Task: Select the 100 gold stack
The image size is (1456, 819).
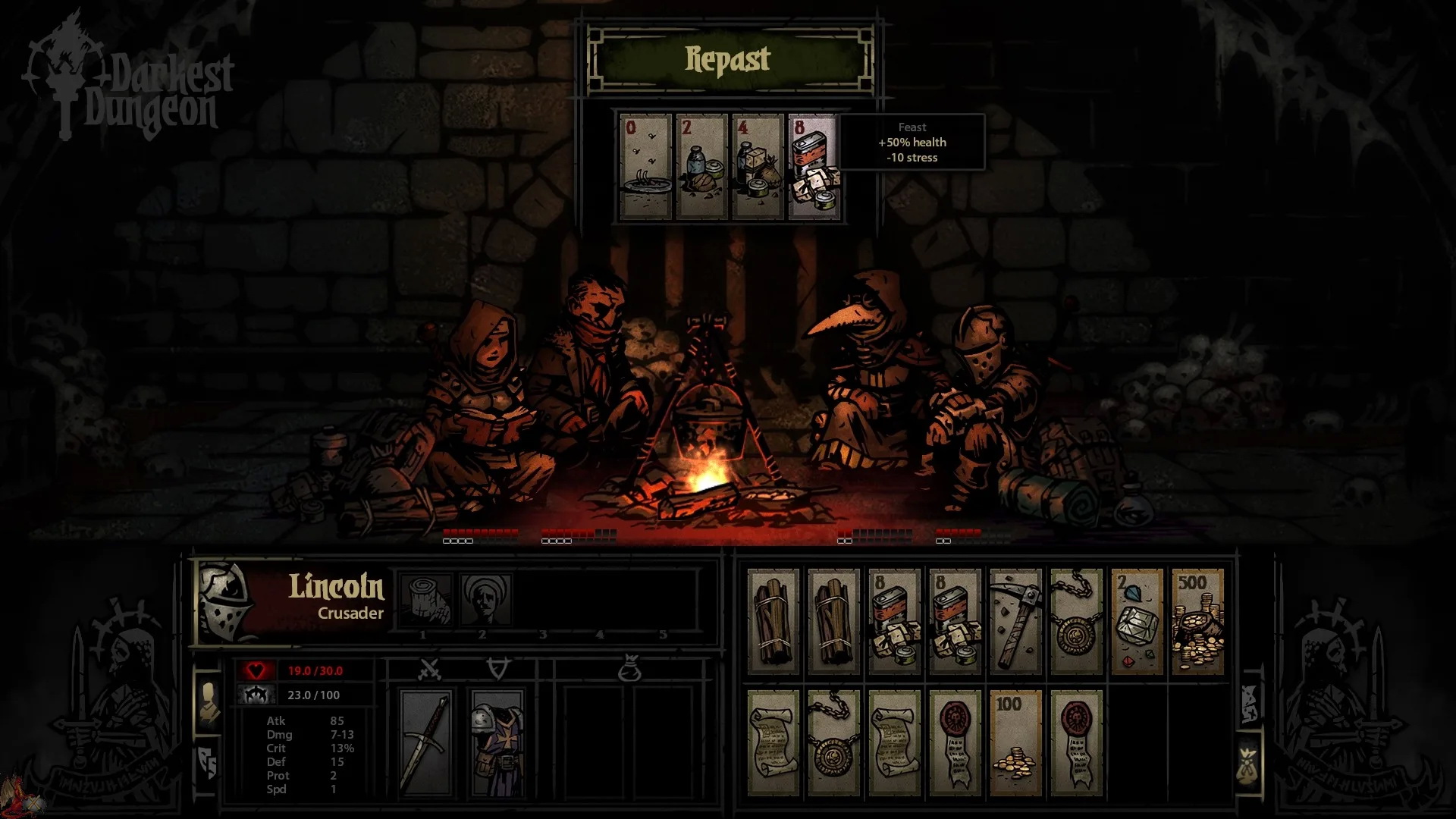Action: [1015, 742]
